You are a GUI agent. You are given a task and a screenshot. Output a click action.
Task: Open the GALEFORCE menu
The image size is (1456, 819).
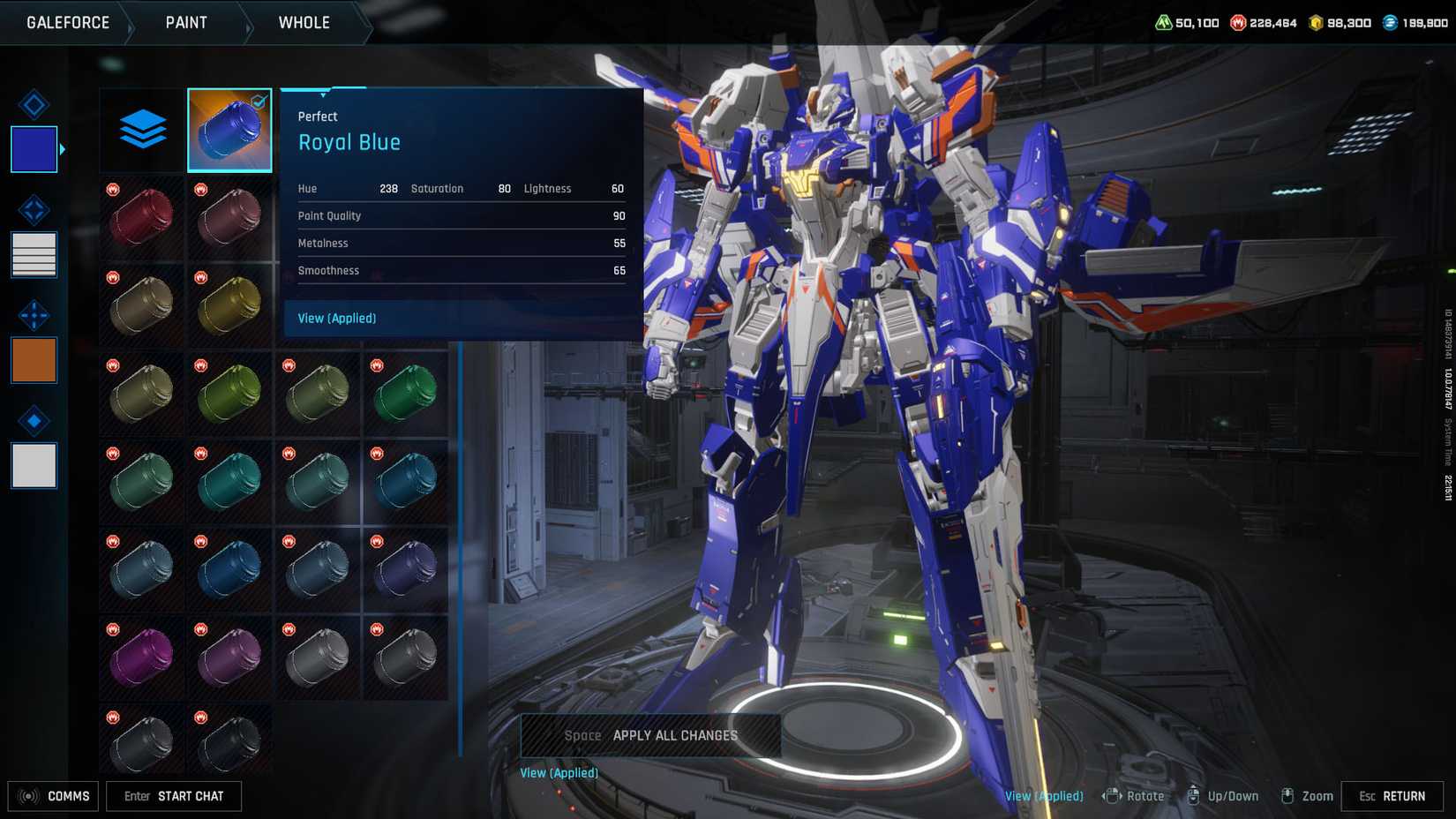click(x=66, y=22)
